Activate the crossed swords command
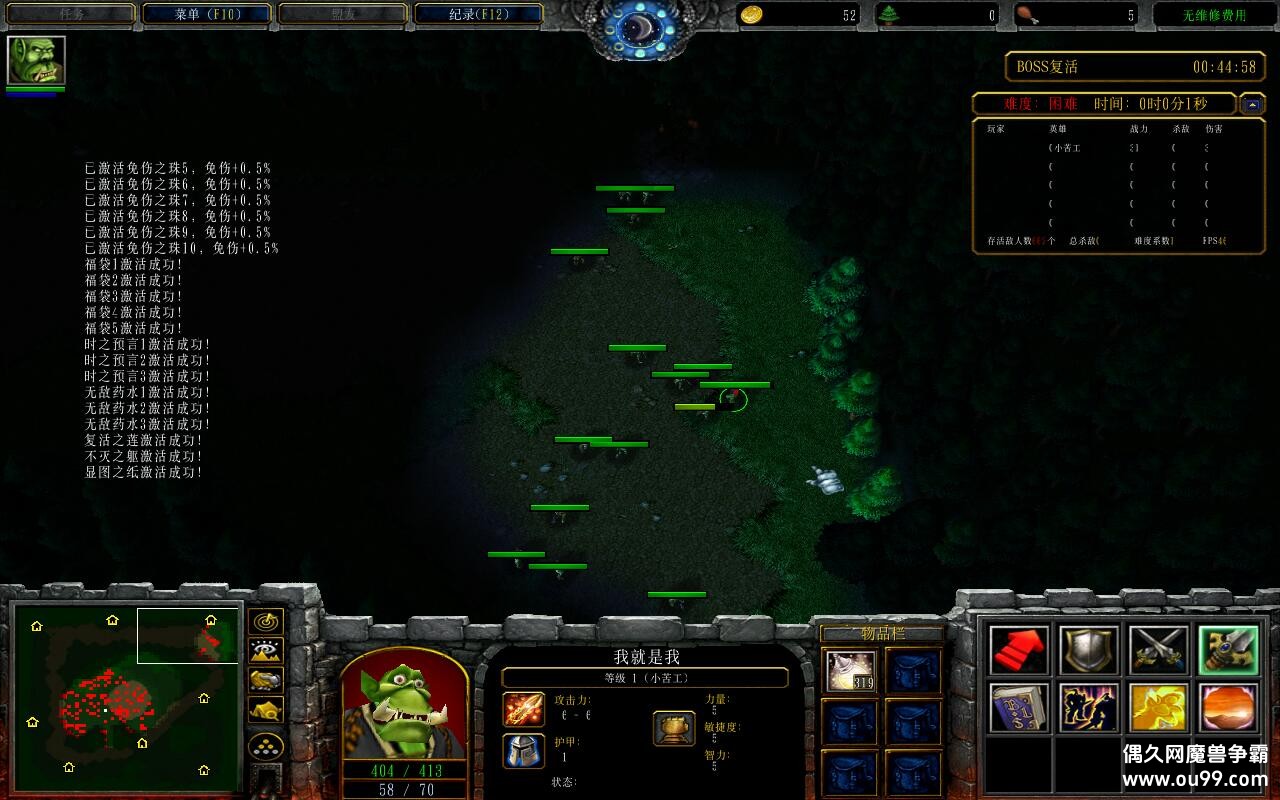This screenshot has width=1280, height=800. click(1159, 651)
